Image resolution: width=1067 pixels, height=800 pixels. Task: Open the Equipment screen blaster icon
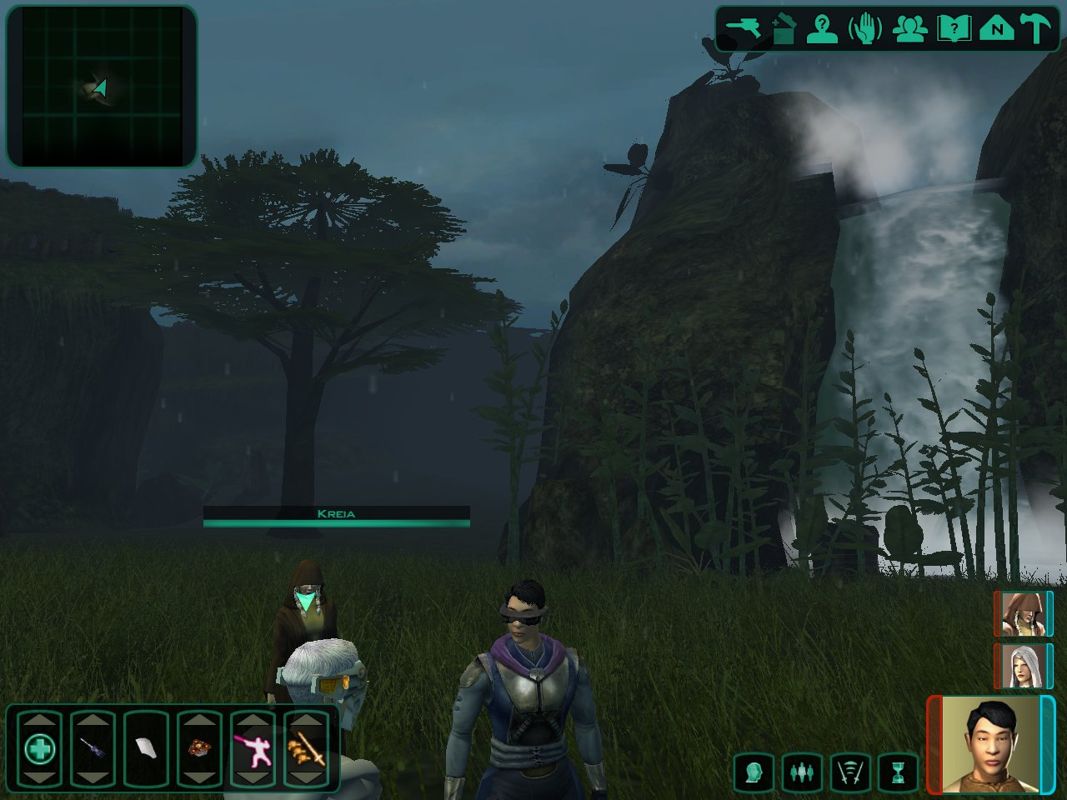[743, 29]
